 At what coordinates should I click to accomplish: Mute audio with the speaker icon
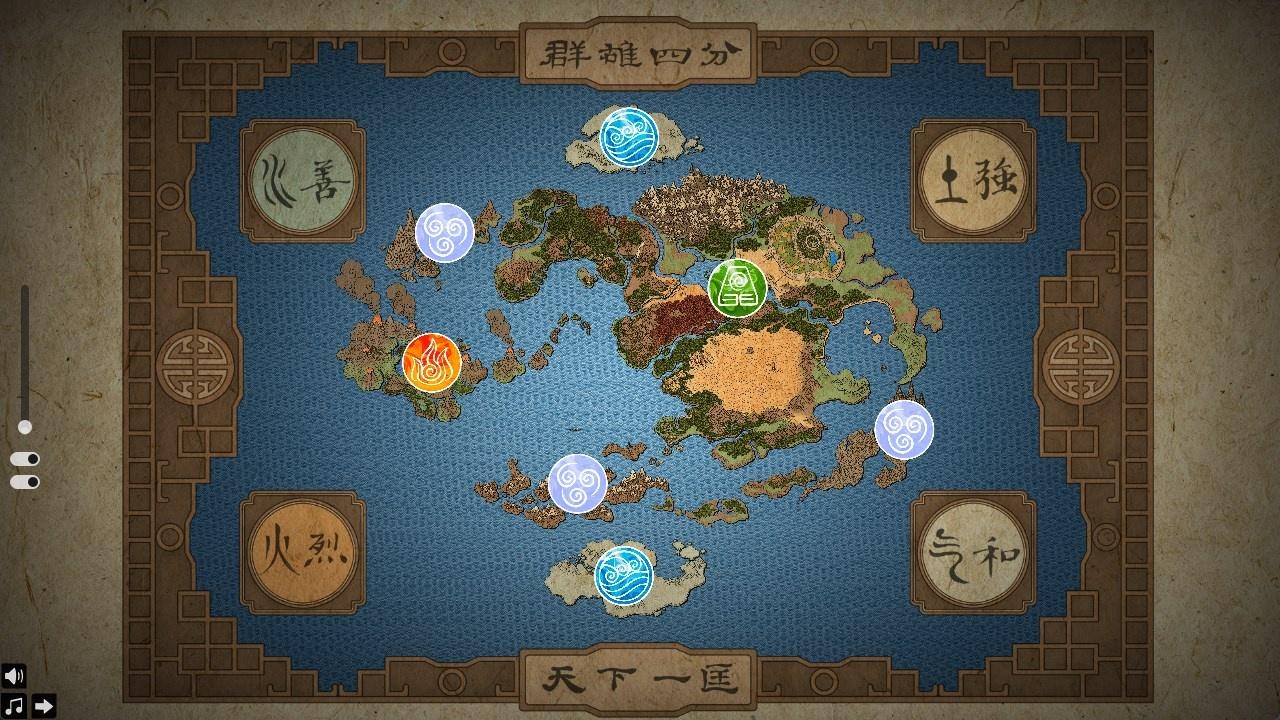coord(12,678)
